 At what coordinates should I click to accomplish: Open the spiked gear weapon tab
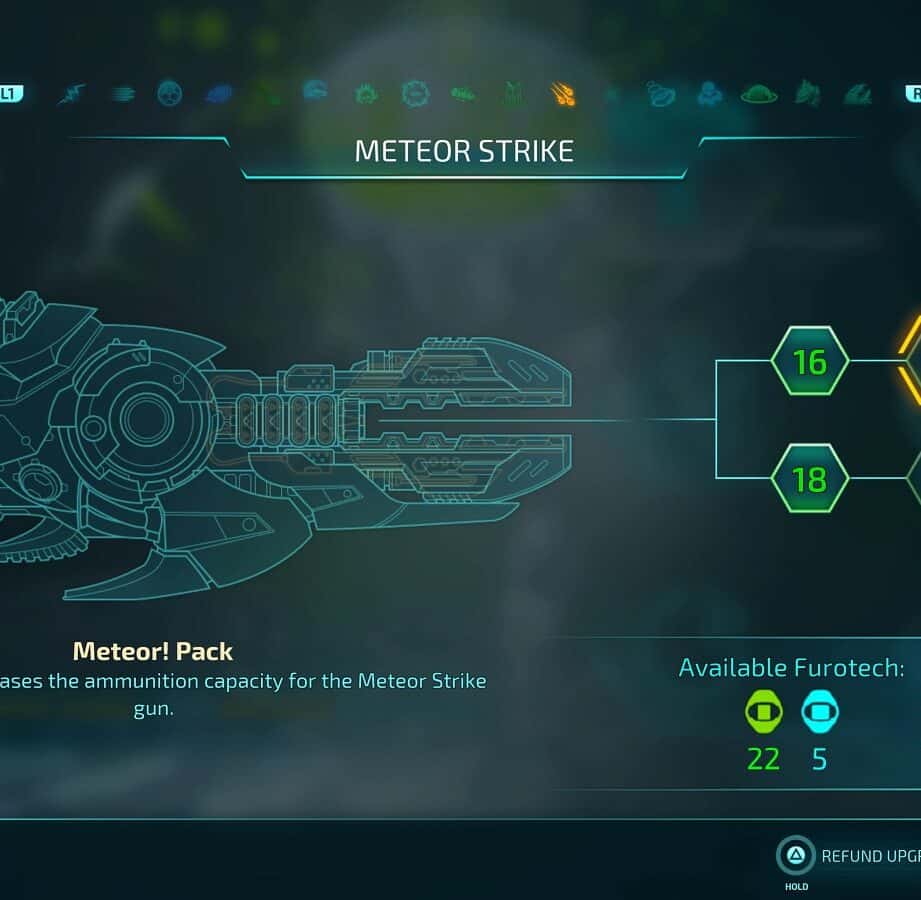(x=414, y=94)
